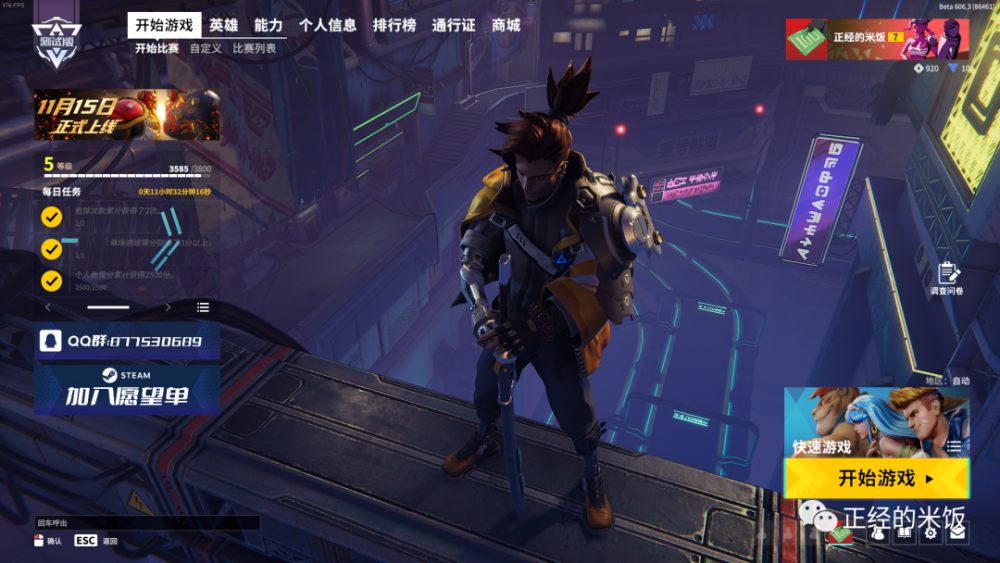Open the 英雄 heroes tab
The image size is (1000, 563).
(224, 25)
